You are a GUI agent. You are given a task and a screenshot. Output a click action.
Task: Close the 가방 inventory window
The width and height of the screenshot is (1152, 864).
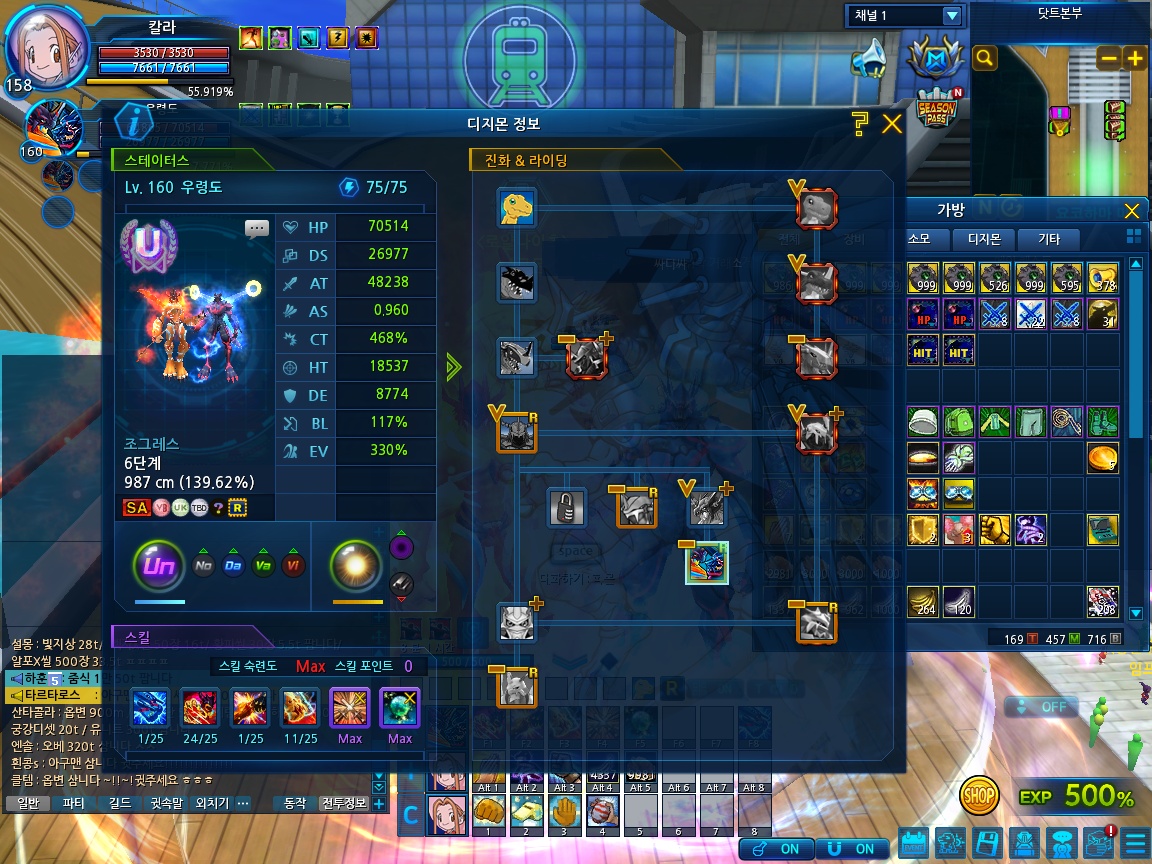coord(1131,211)
